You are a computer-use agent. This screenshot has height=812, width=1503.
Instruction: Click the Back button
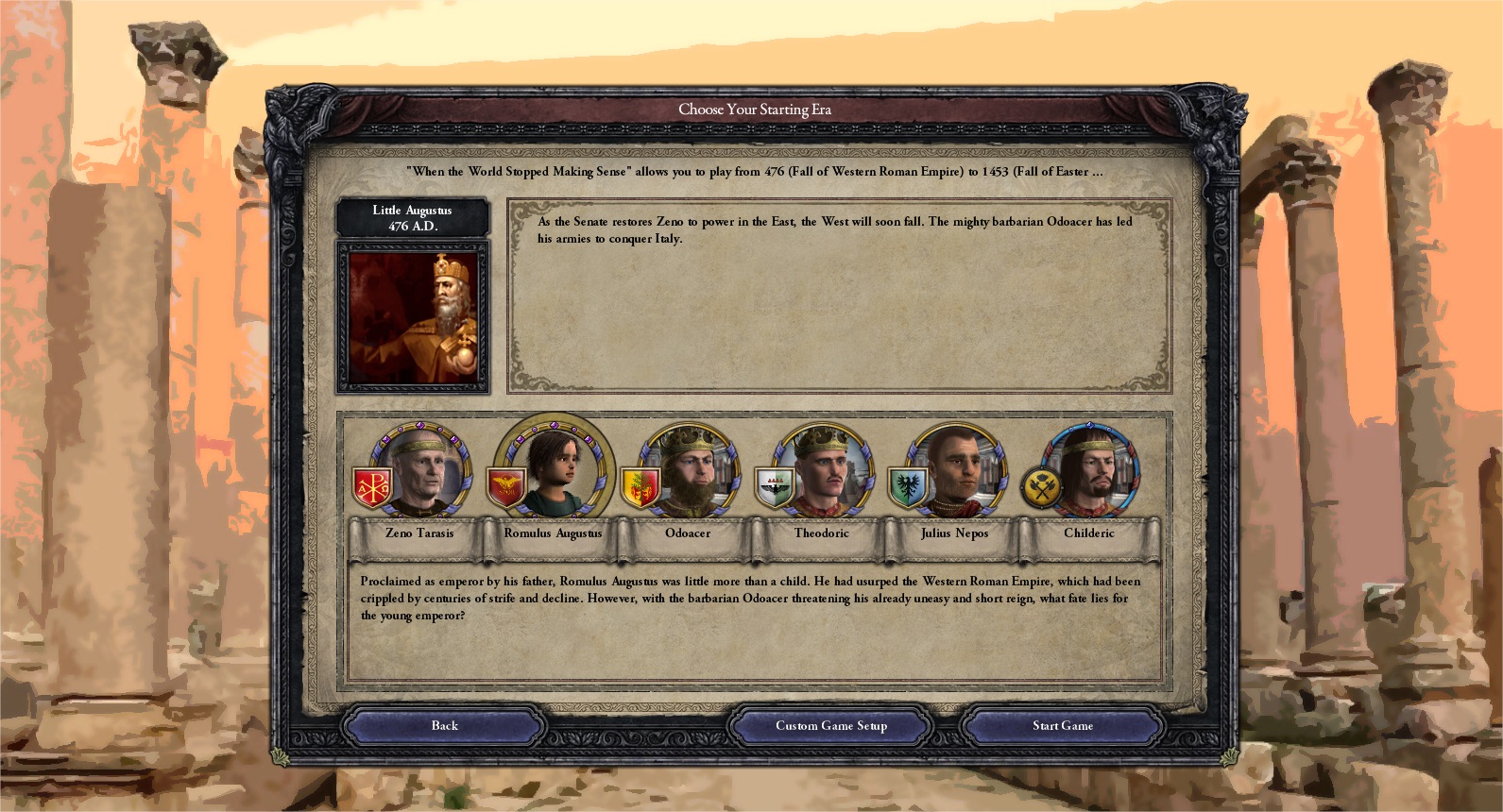click(x=443, y=725)
